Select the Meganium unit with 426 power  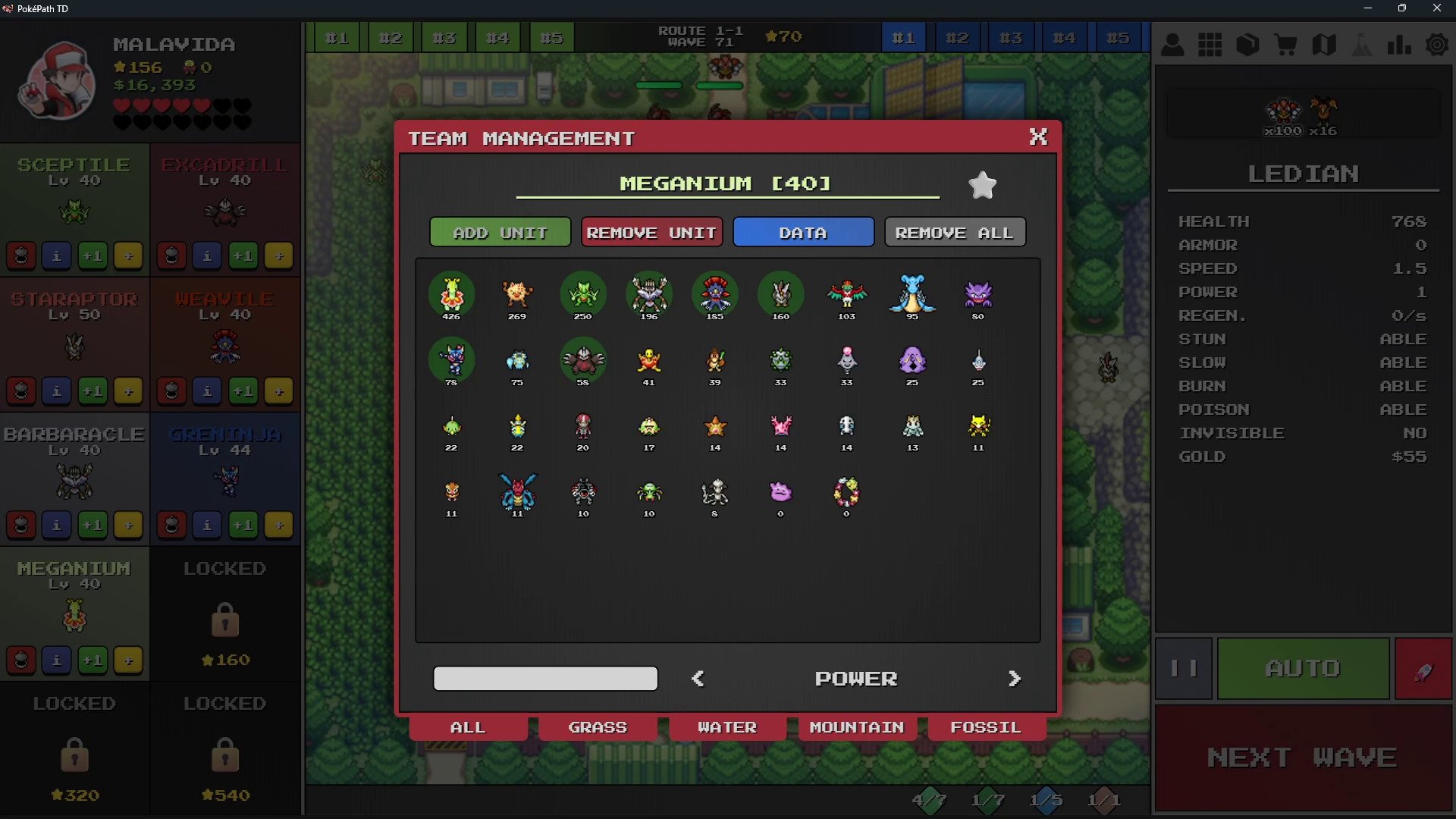click(x=451, y=294)
